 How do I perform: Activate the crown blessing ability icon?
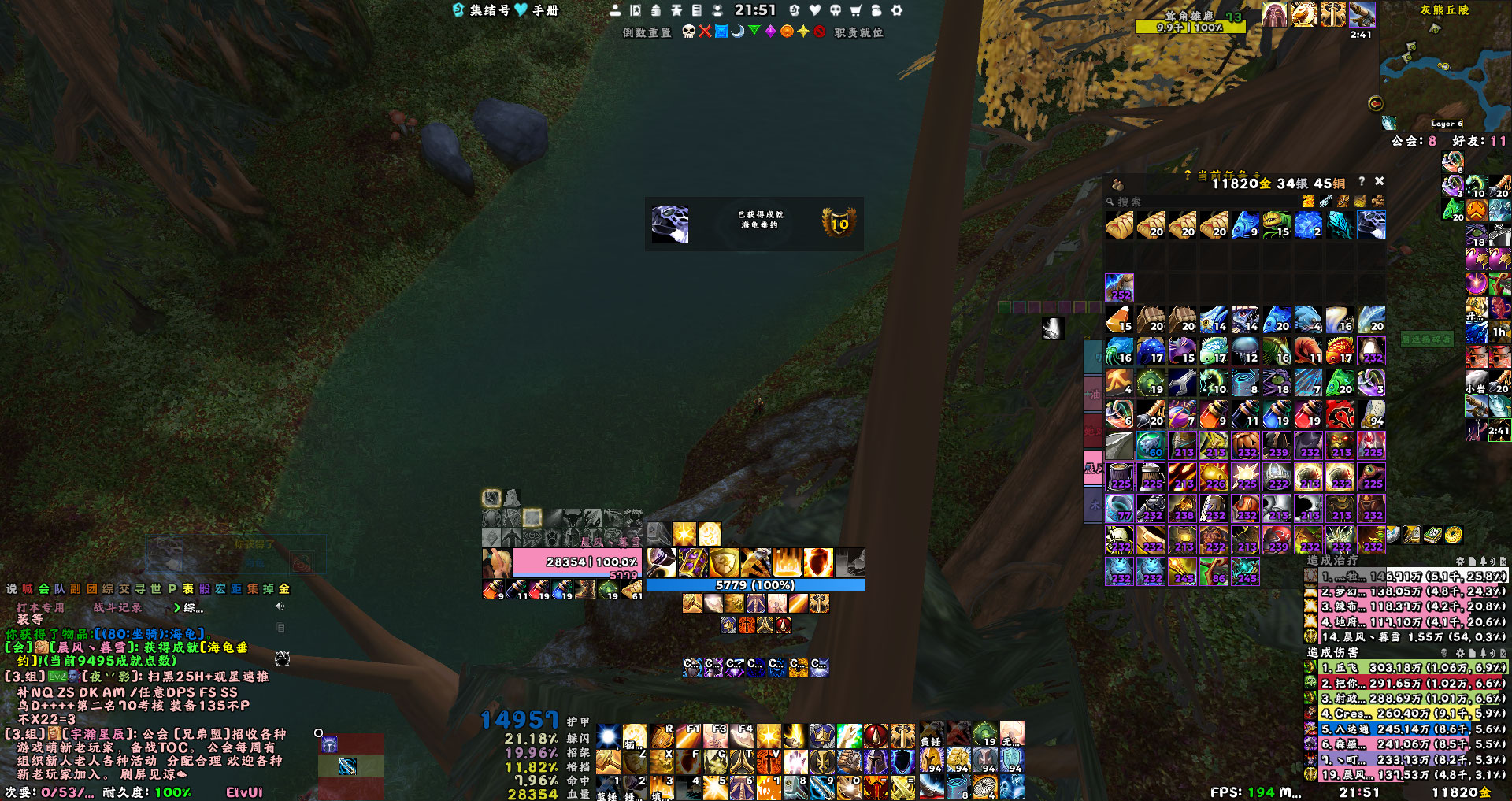coord(822,736)
